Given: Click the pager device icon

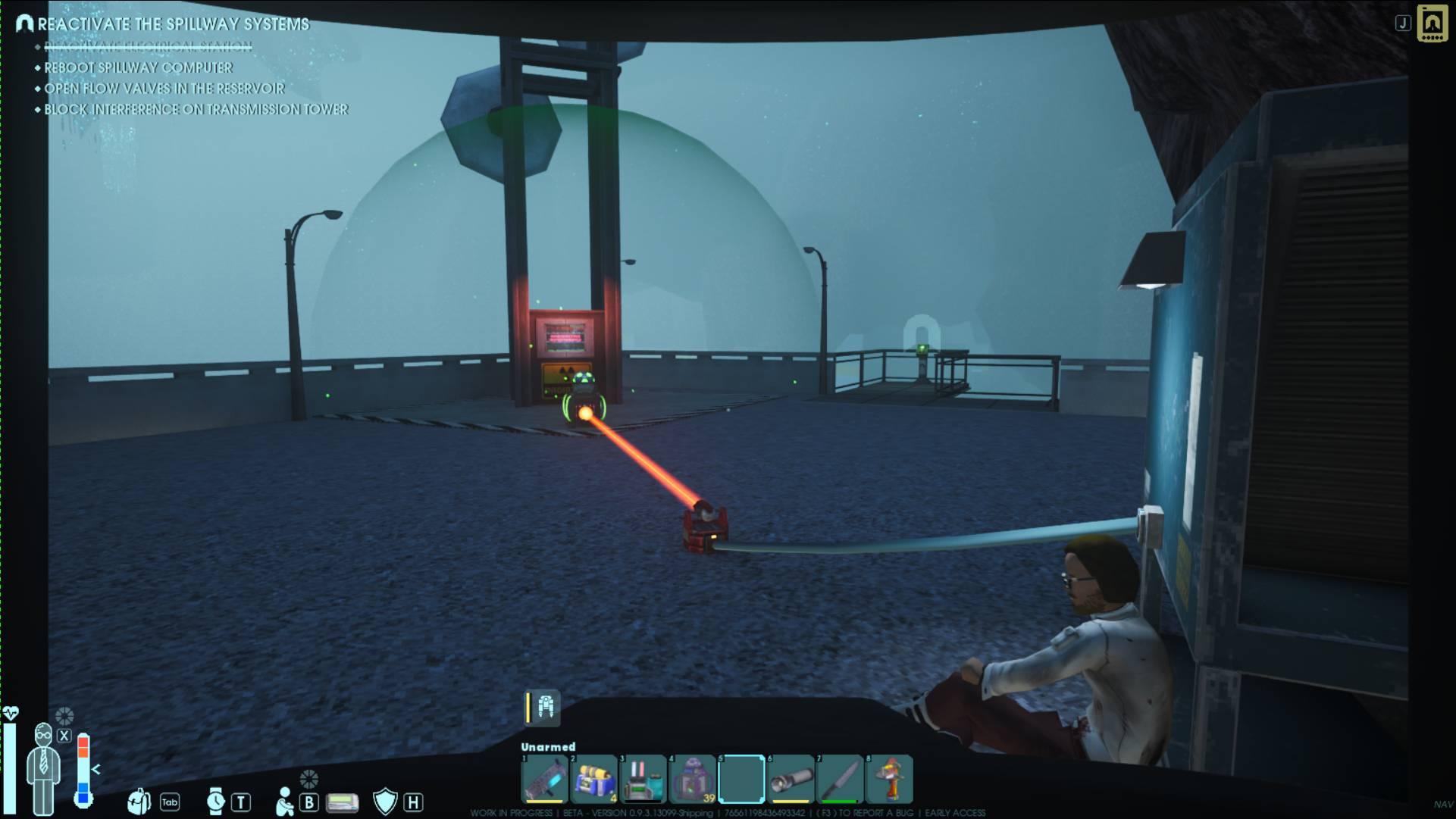Looking at the screenshot, I should coord(342,802).
